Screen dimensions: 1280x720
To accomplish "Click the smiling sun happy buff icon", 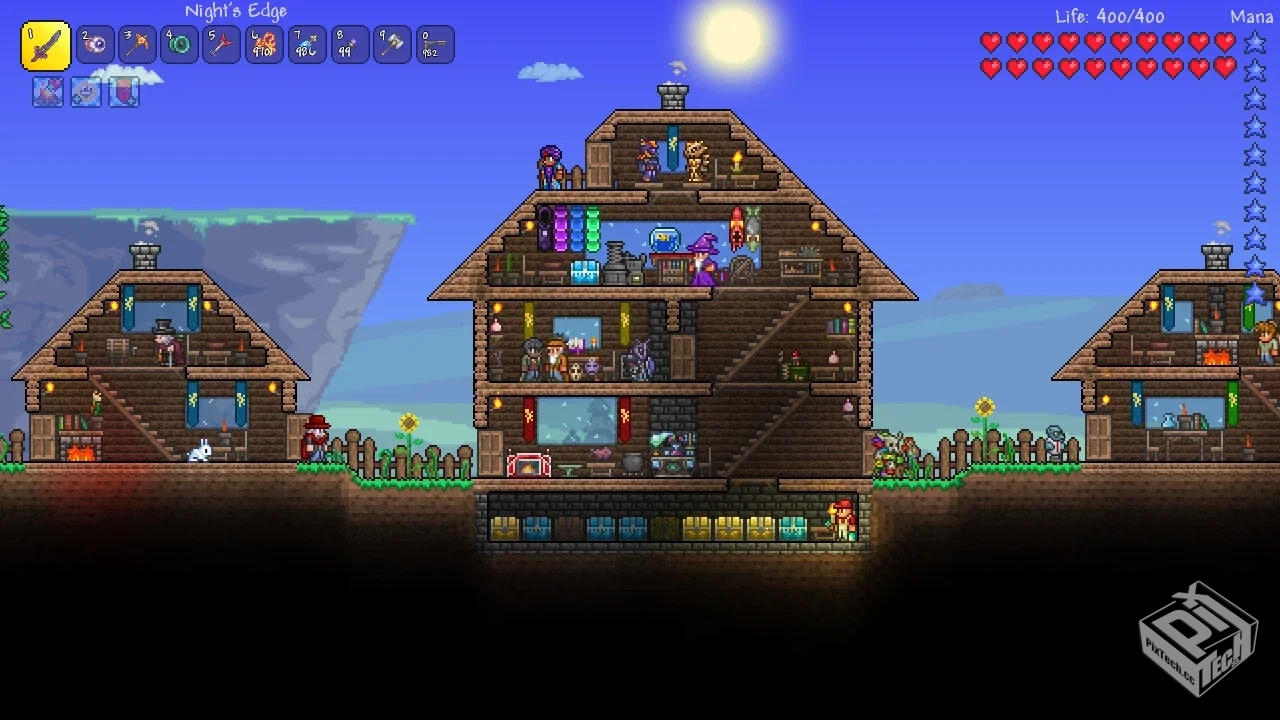I will point(86,92).
